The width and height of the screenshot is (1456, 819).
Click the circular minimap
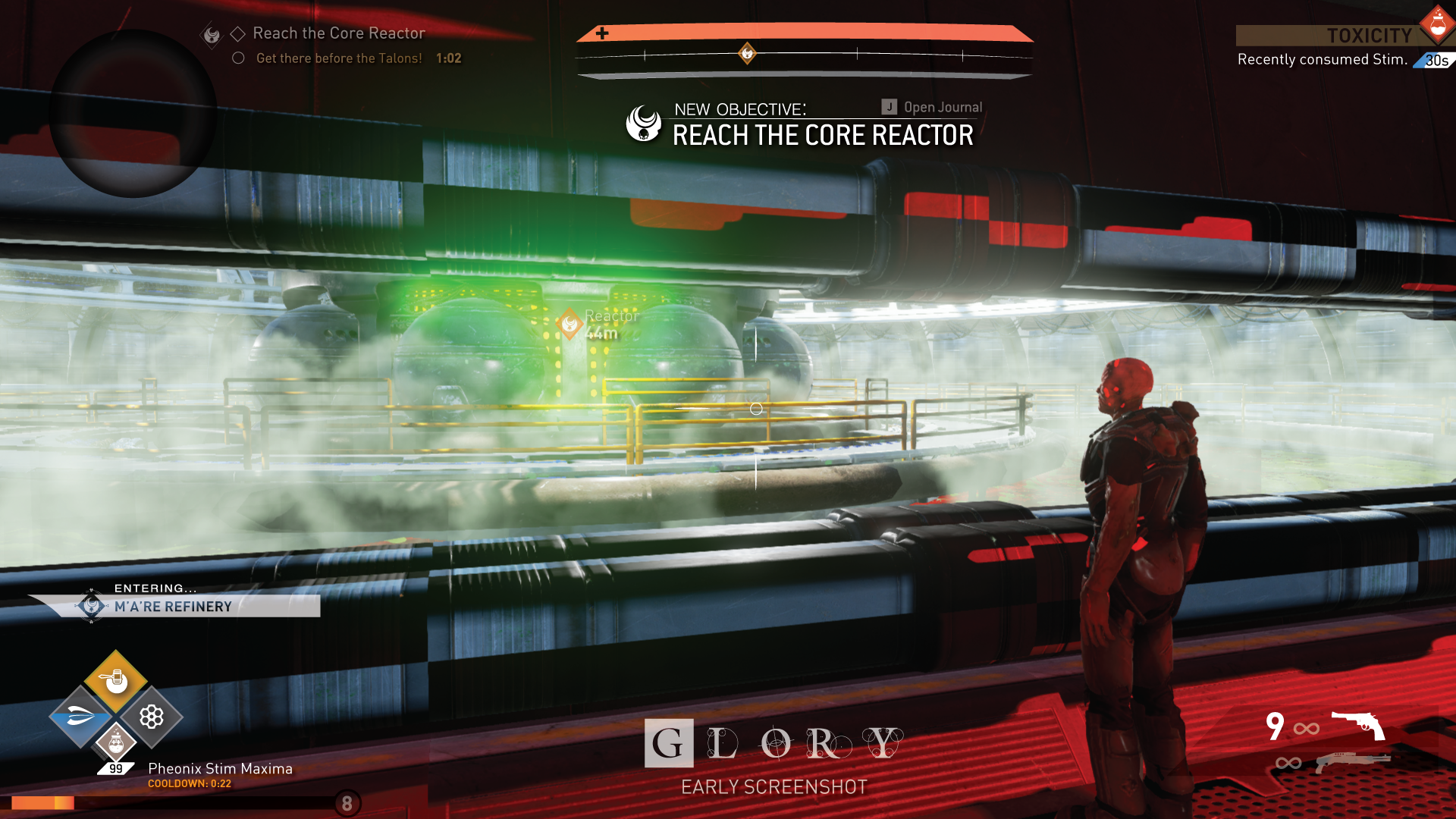point(133,114)
